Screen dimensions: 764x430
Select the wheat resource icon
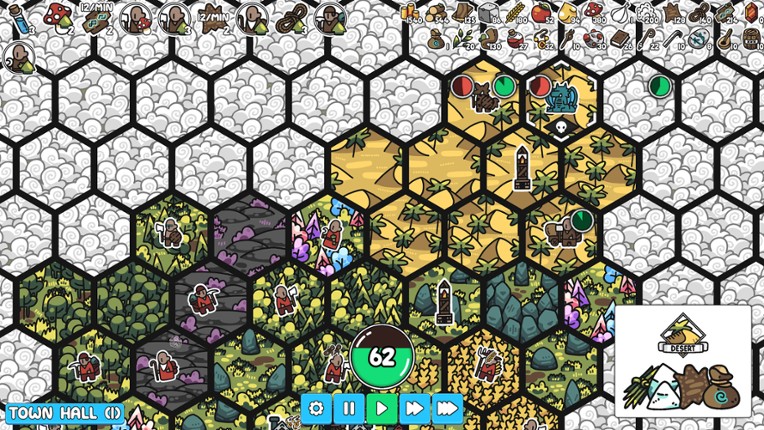(x=515, y=13)
